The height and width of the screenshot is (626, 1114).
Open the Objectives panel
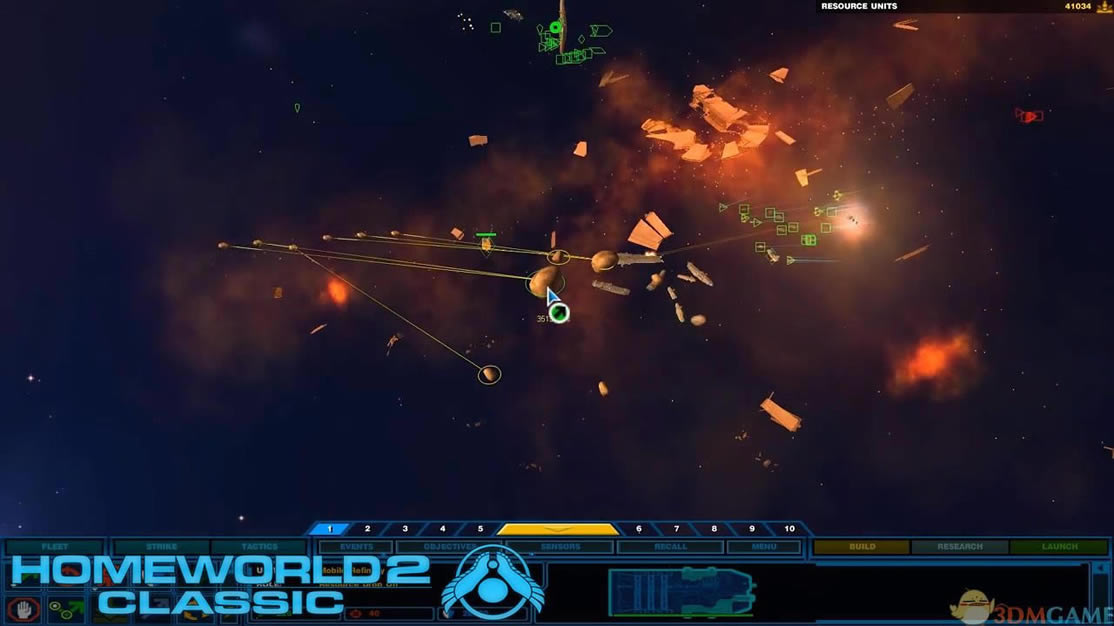point(449,547)
